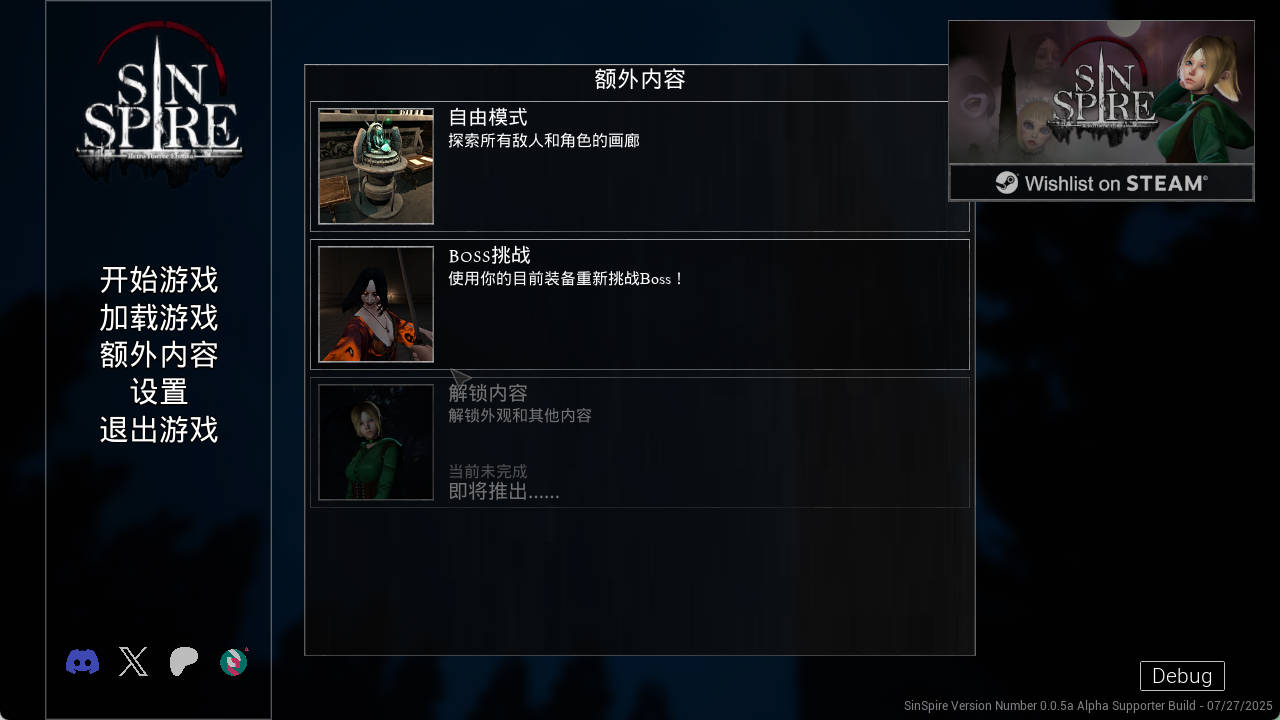Screen dimensions: 1280x720
Task: Select the rightmost teal social media icon
Action: pos(233,661)
